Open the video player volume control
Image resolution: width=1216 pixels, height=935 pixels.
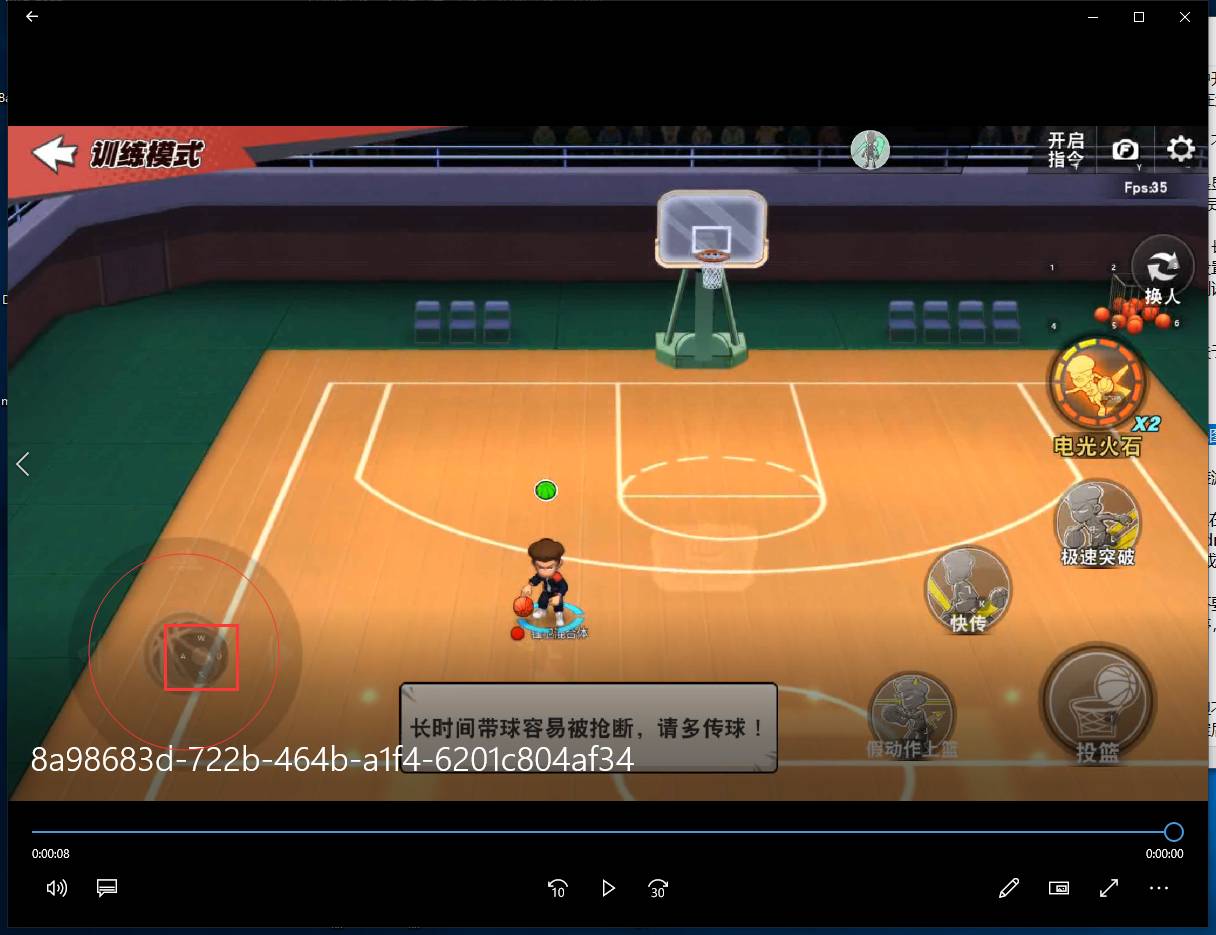pyautogui.click(x=57, y=888)
